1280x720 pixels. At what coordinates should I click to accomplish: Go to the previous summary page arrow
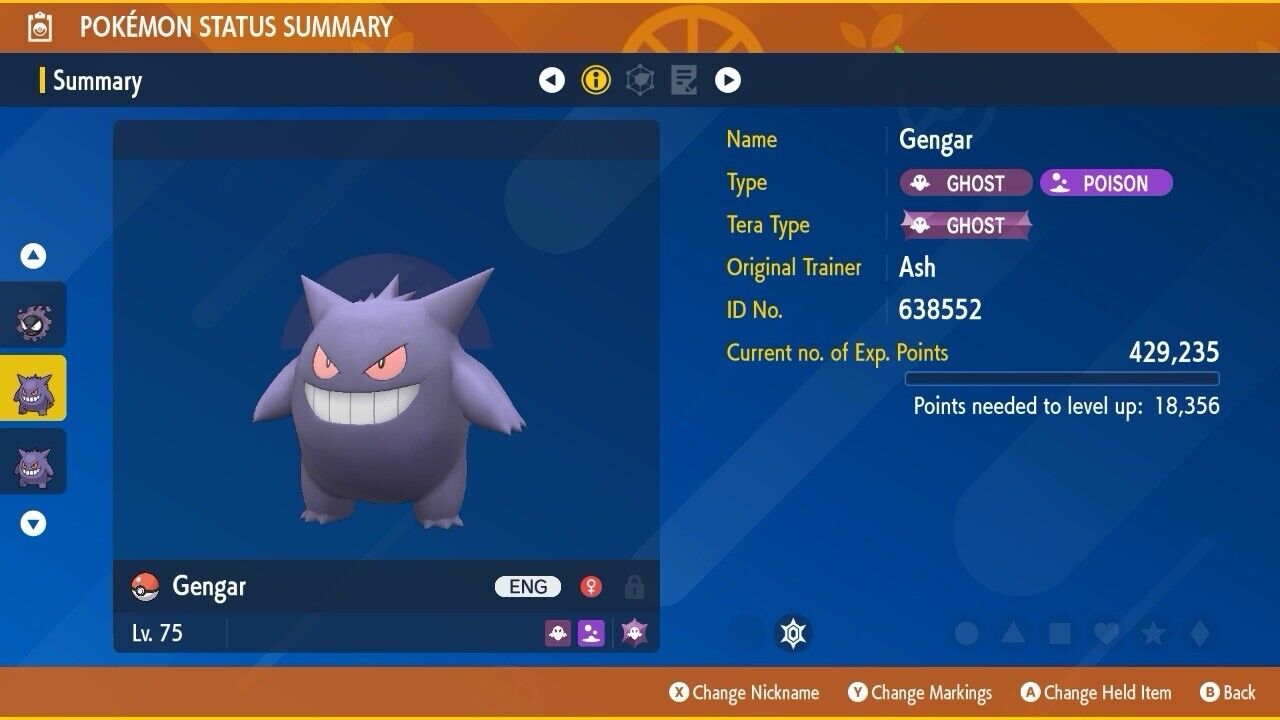coord(552,80)
